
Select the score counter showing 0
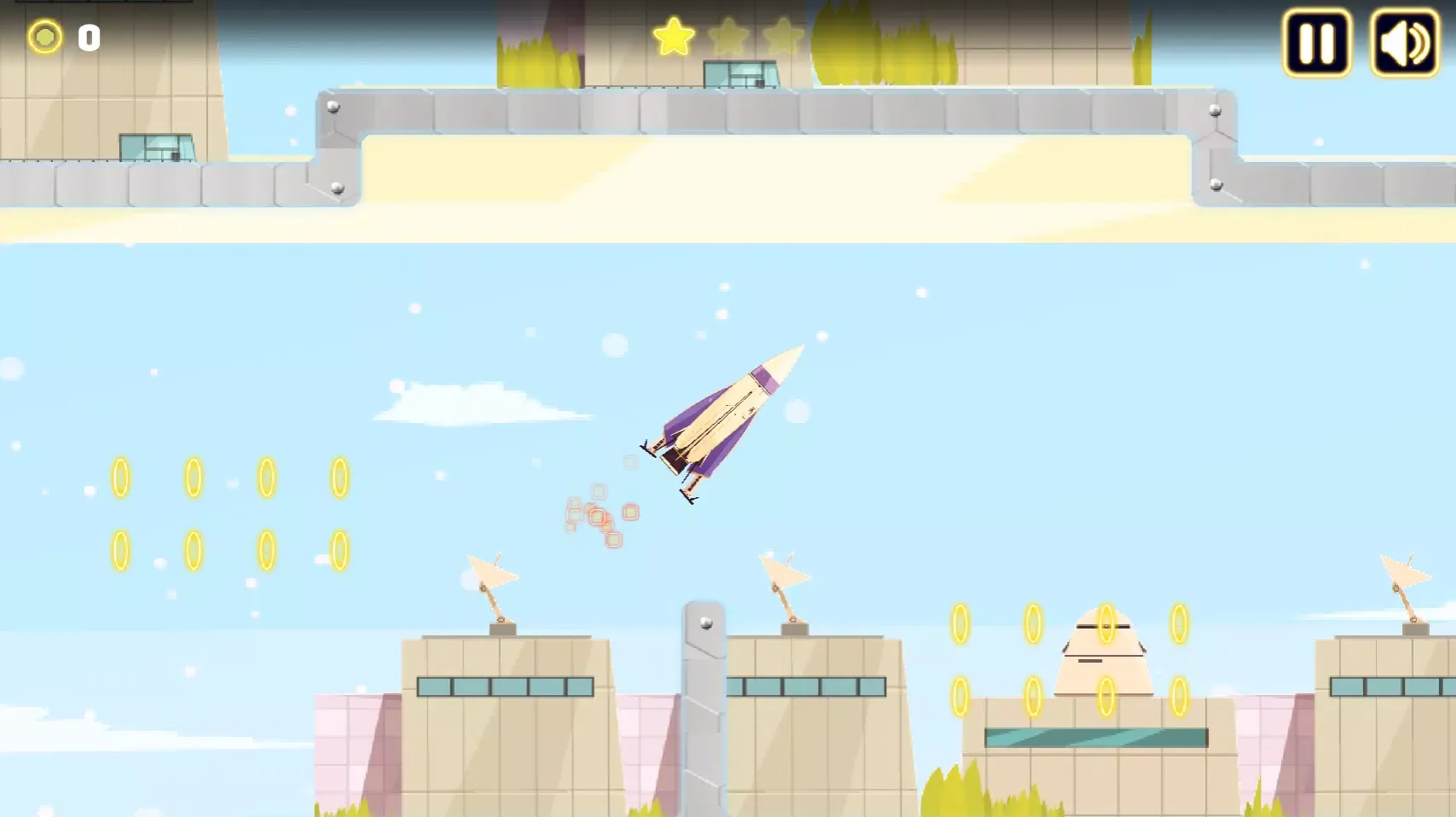(x=88, y=37)
